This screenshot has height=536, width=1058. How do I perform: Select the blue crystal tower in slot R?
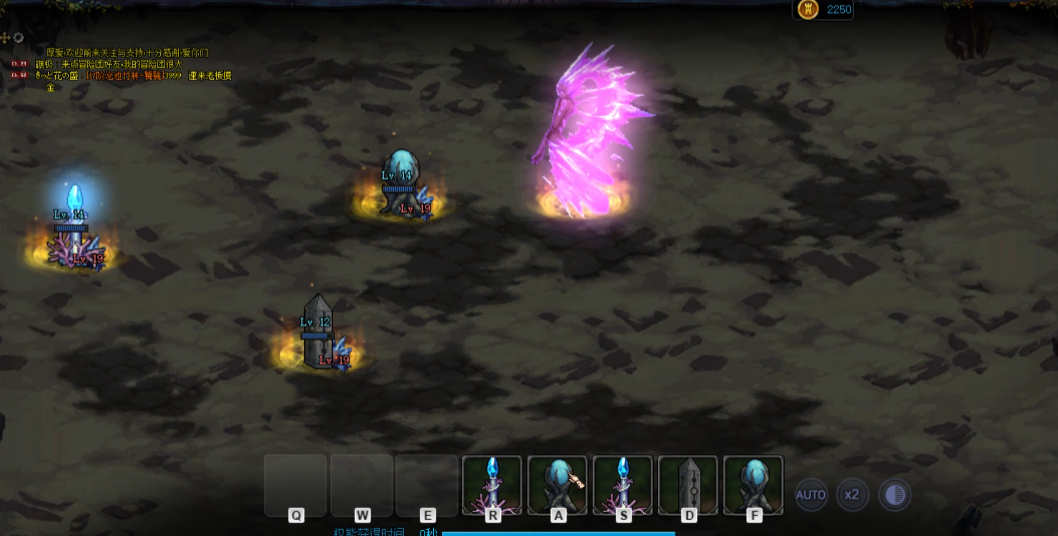click(492, 485)
